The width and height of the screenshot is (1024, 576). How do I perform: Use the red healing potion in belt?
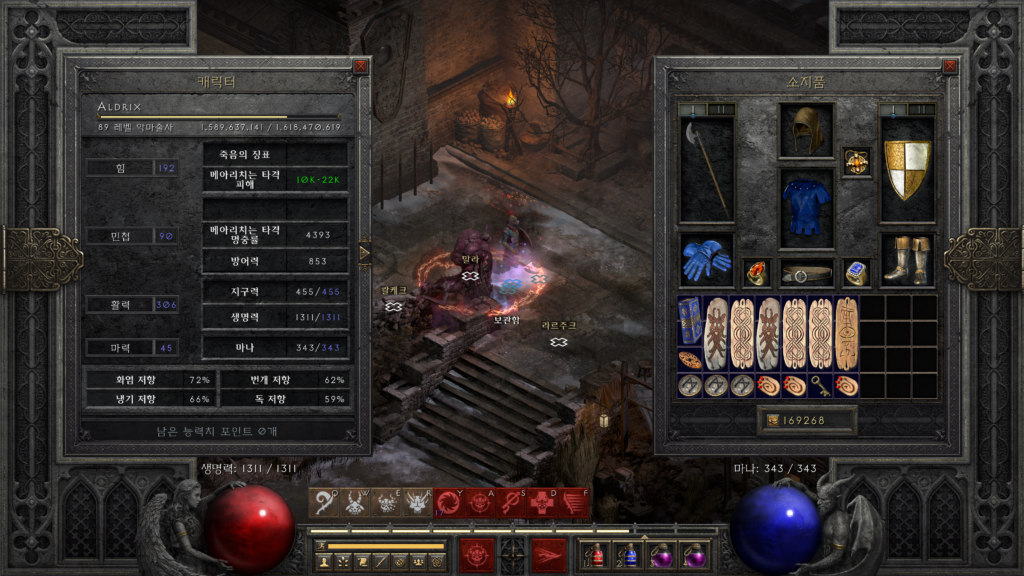point(594,553)
